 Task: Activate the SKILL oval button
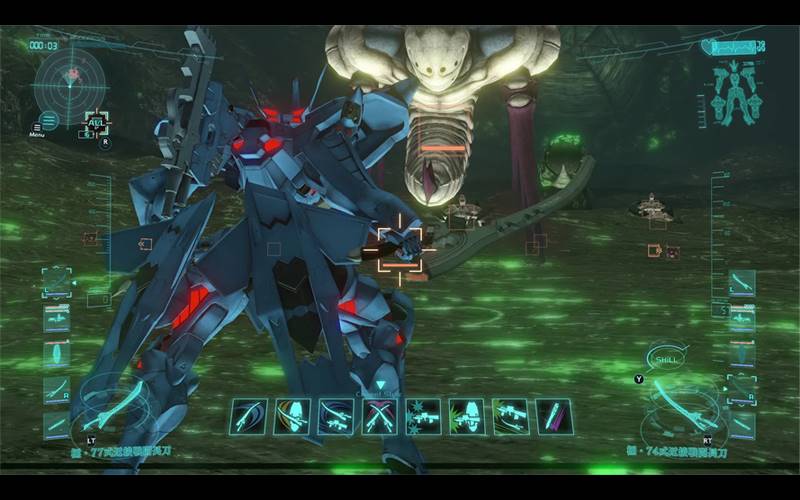click(667, 357)
